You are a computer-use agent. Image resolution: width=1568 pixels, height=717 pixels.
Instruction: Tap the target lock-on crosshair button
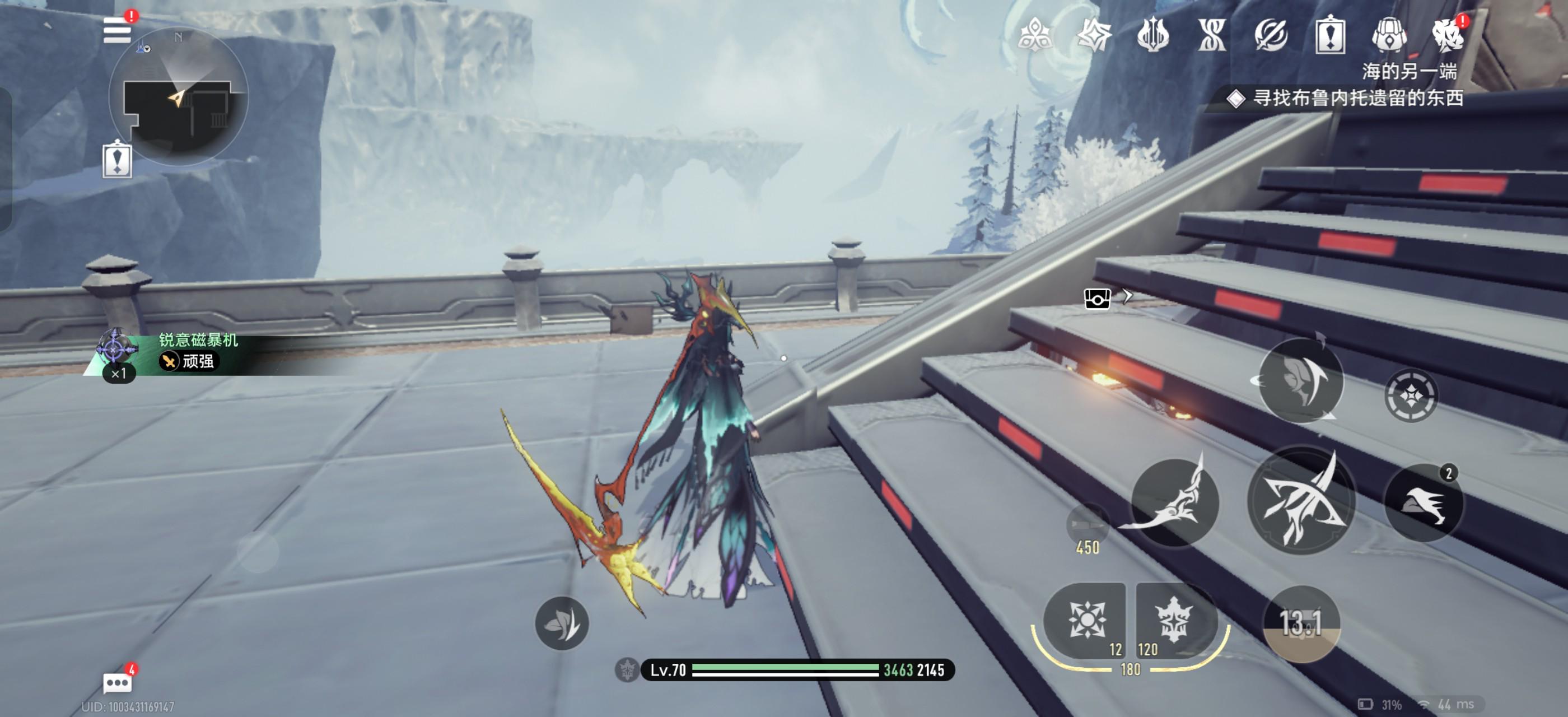(1410, 395)
